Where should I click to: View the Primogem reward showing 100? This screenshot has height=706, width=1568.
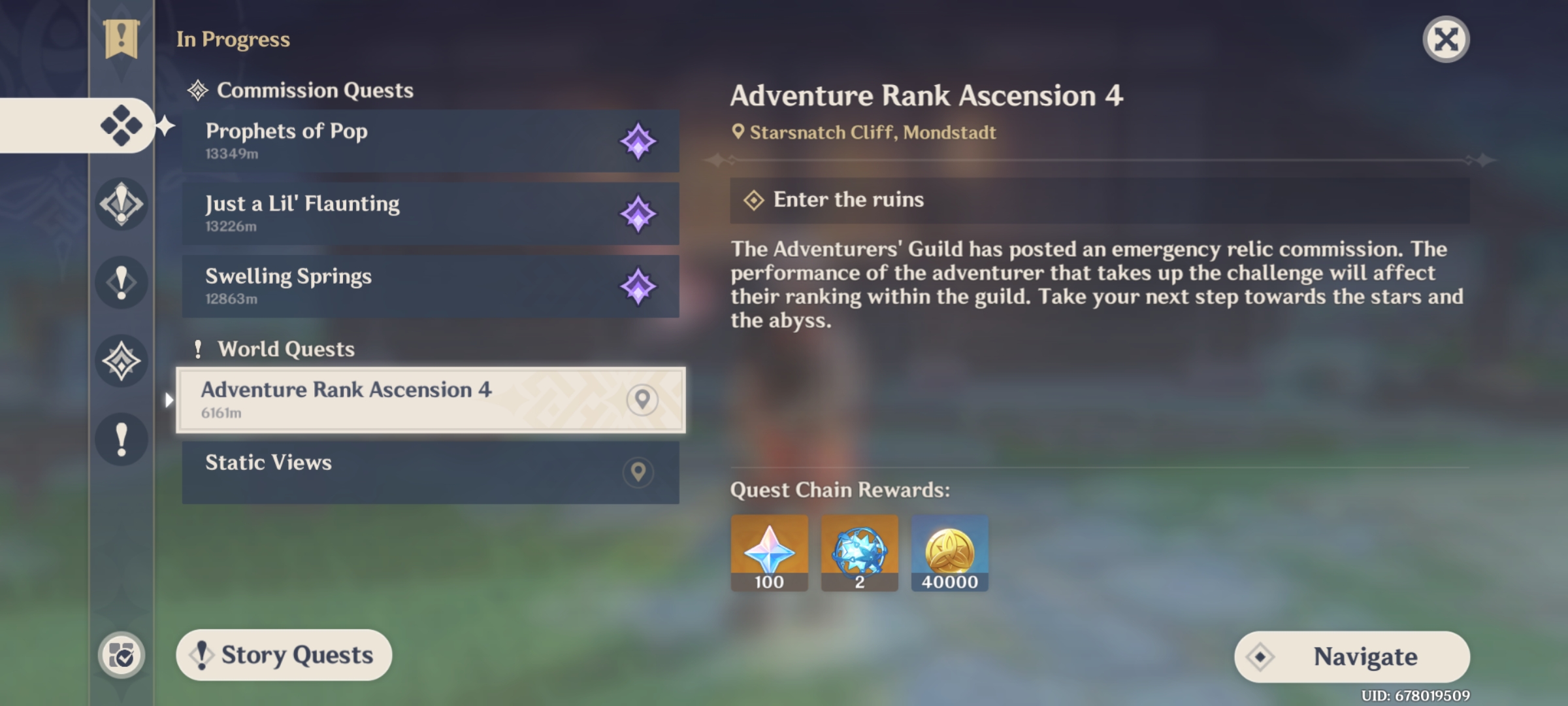click(x=770, y=552)
